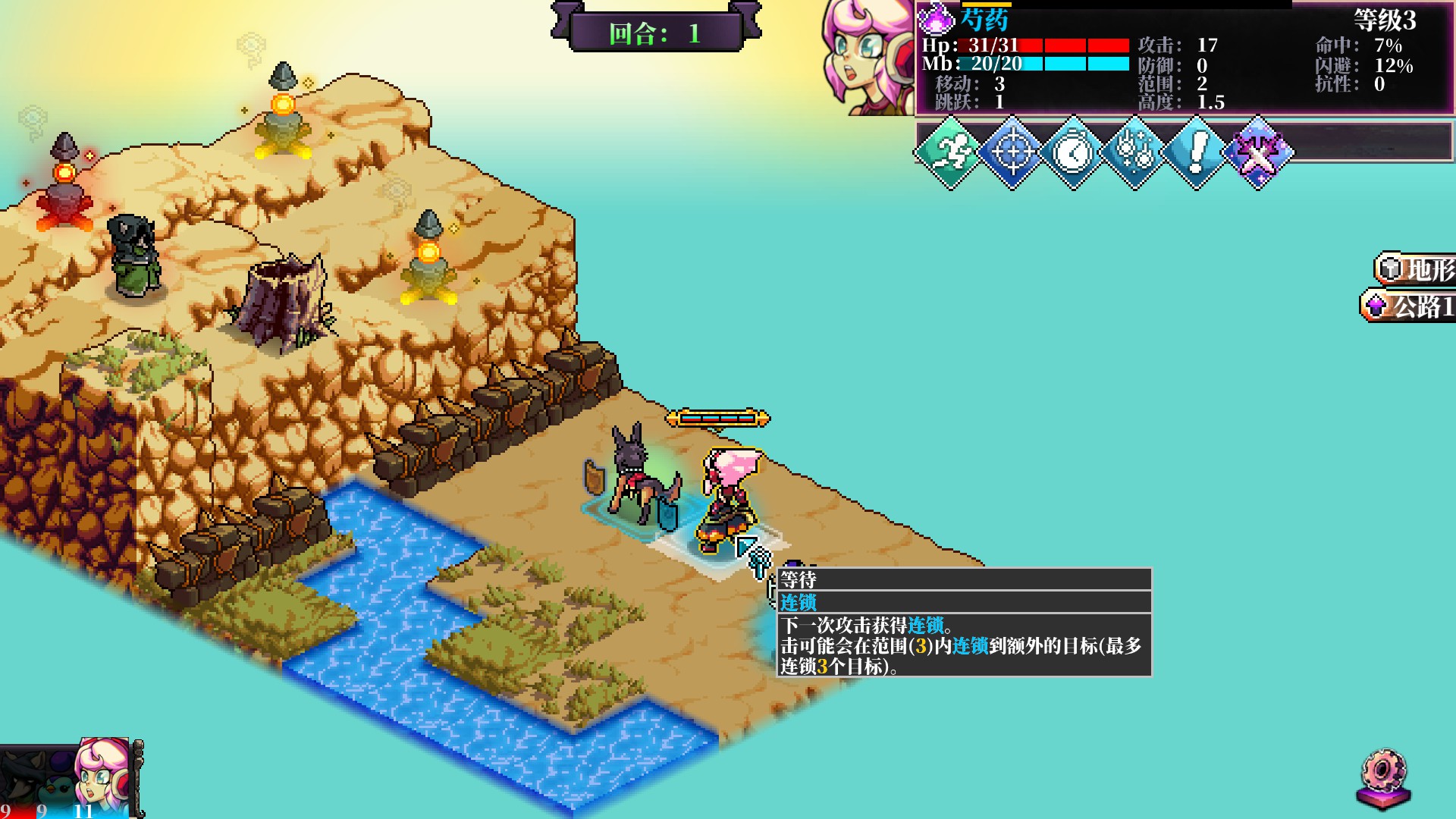1456x819 pixels.
Task: Choose 等待 in the action popup
Action: 963,580
